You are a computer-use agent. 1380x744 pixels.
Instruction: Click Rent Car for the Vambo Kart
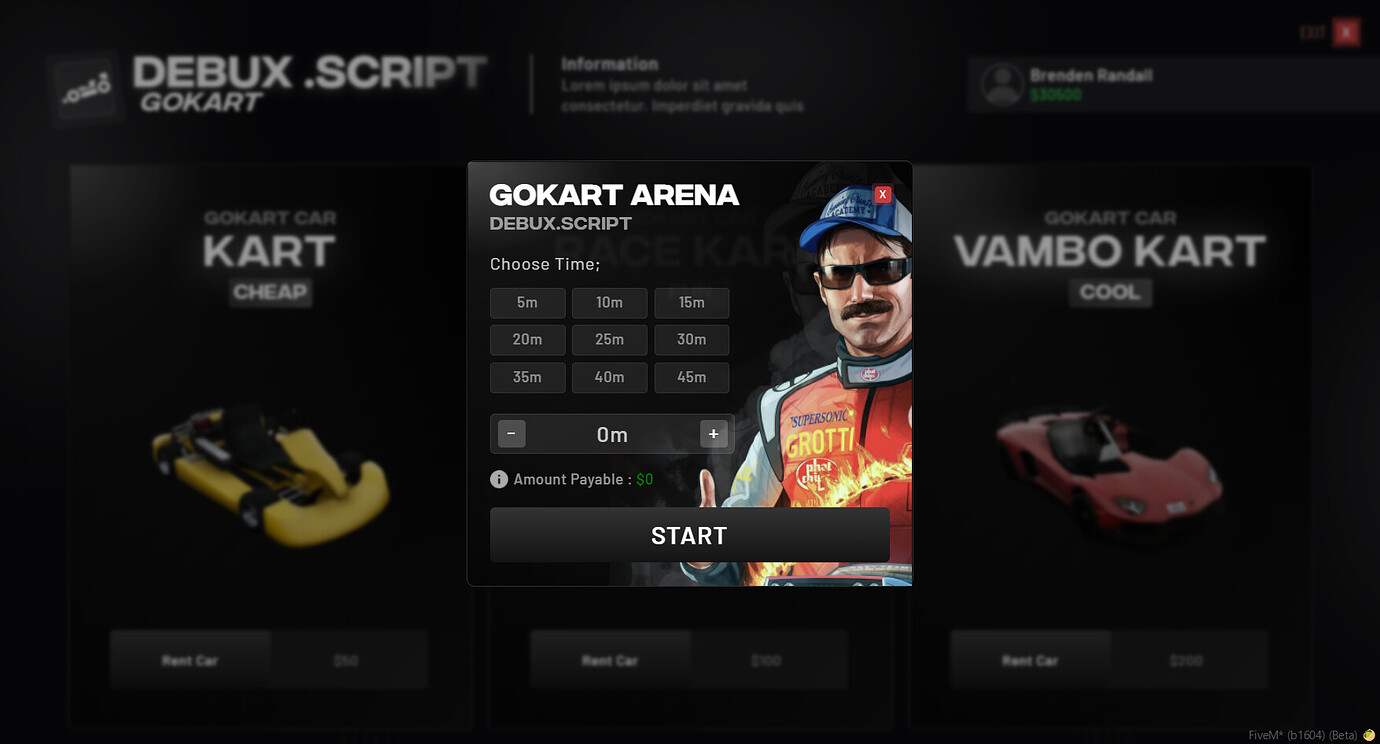[x=1030, y=660]
